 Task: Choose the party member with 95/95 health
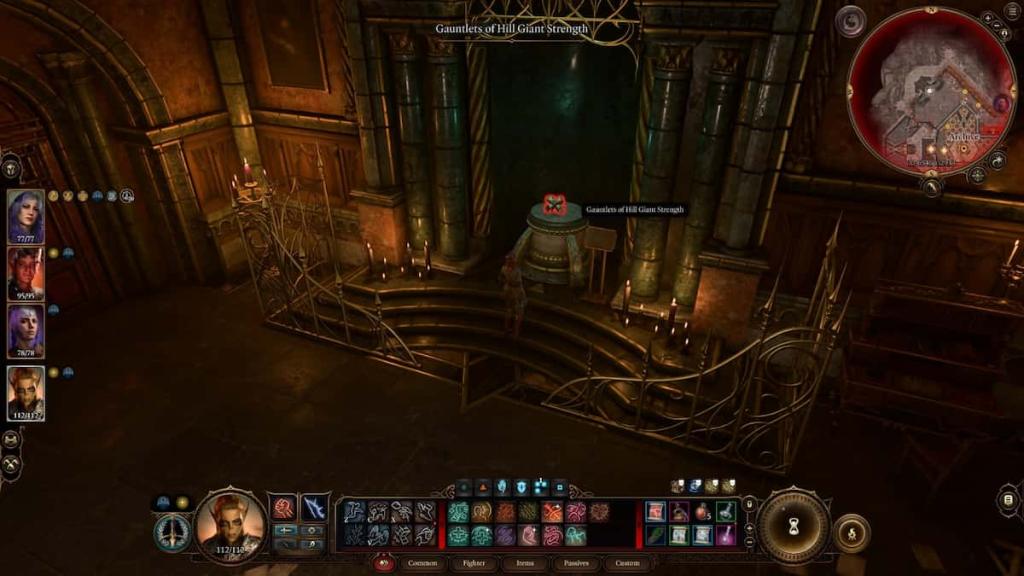tap(26, 273)
